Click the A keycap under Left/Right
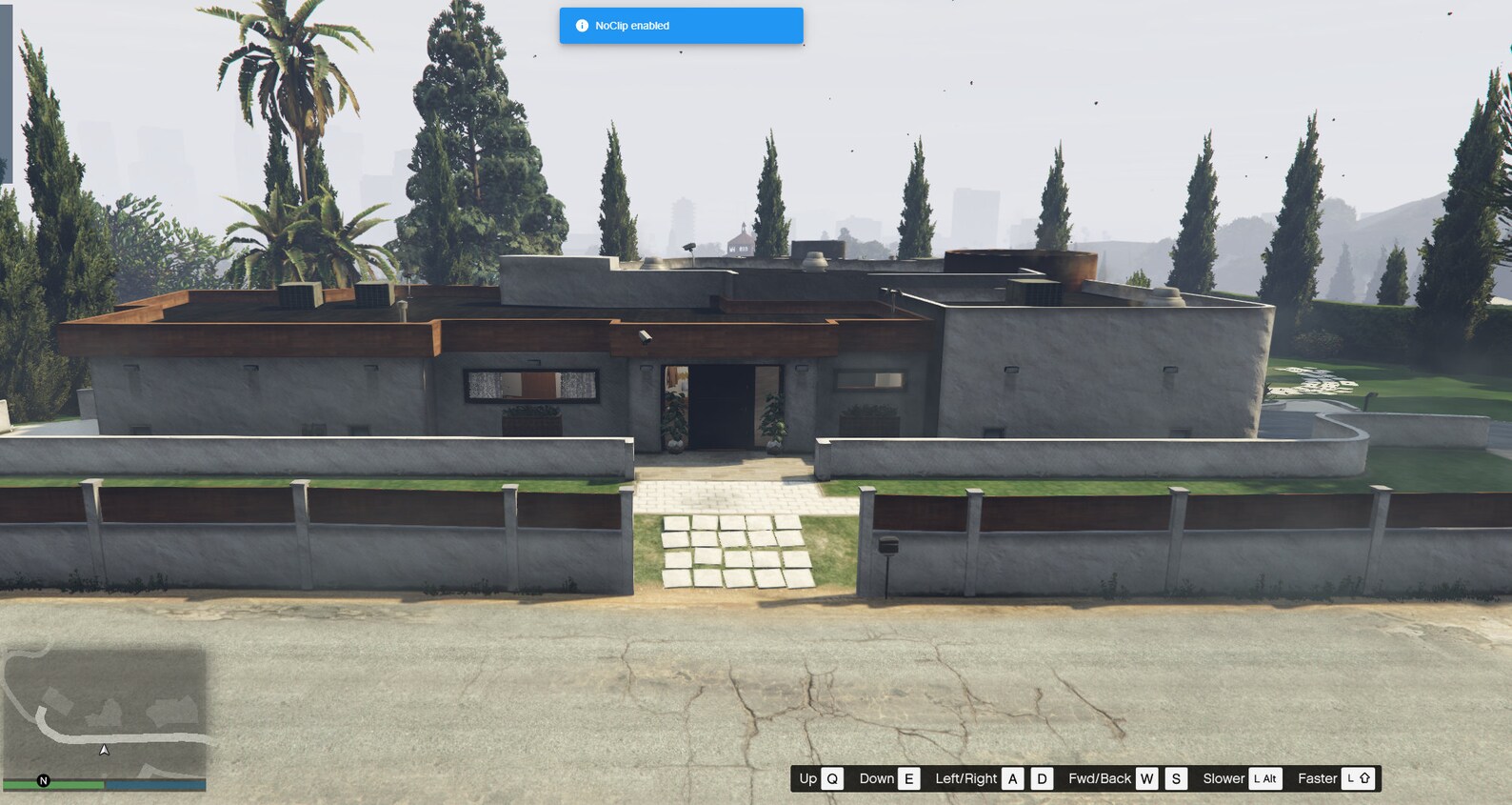 (1012, 778)
